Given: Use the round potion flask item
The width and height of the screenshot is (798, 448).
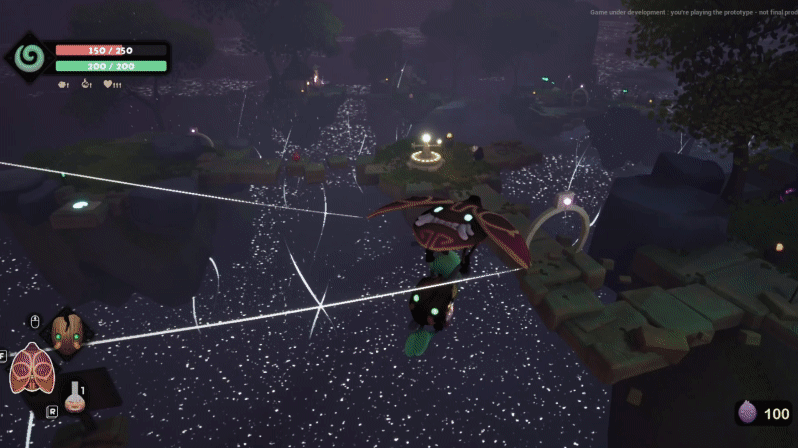Looking at the screenshot, I should (x=73, y=399).
